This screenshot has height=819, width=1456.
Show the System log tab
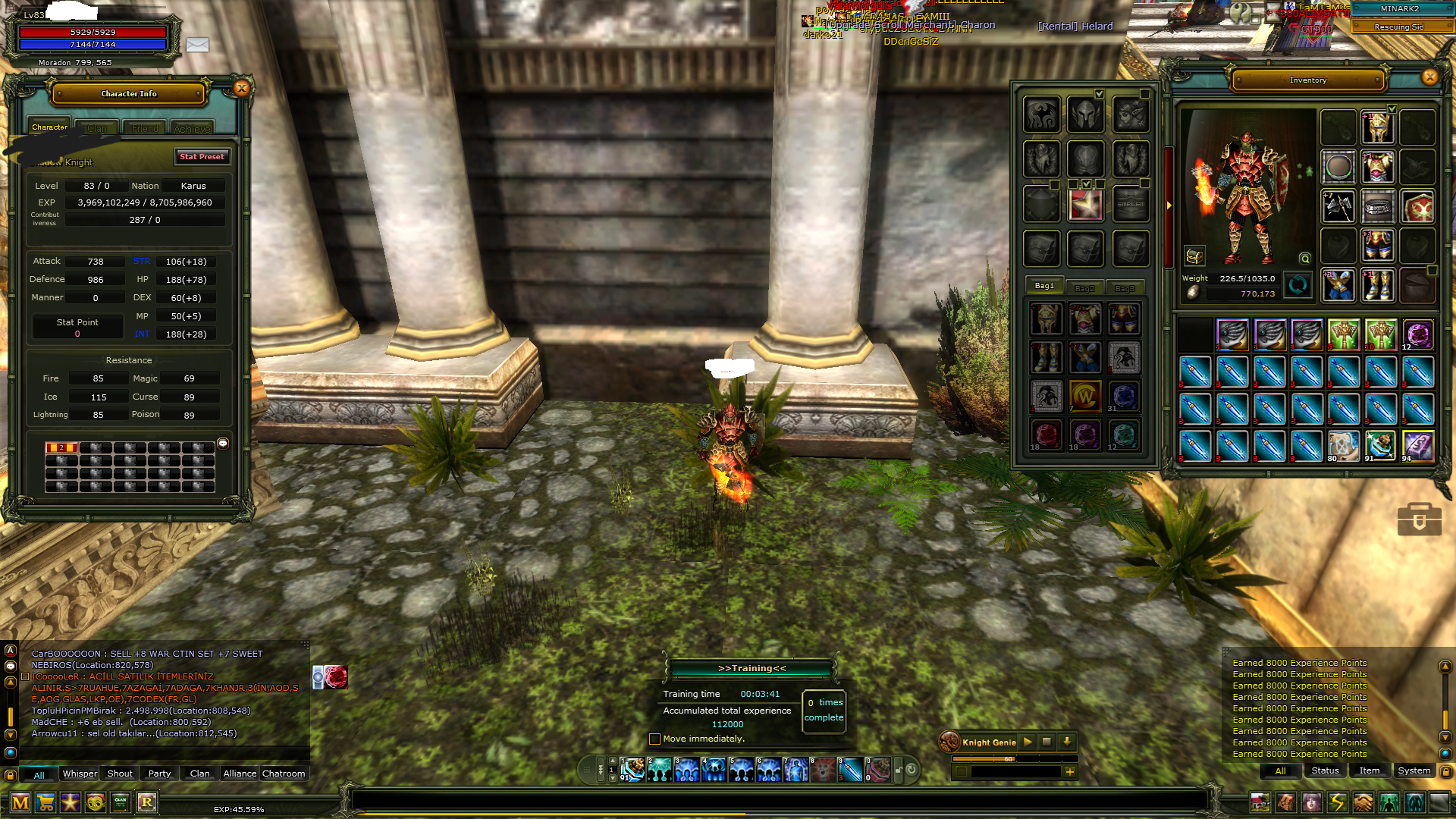1414,770
